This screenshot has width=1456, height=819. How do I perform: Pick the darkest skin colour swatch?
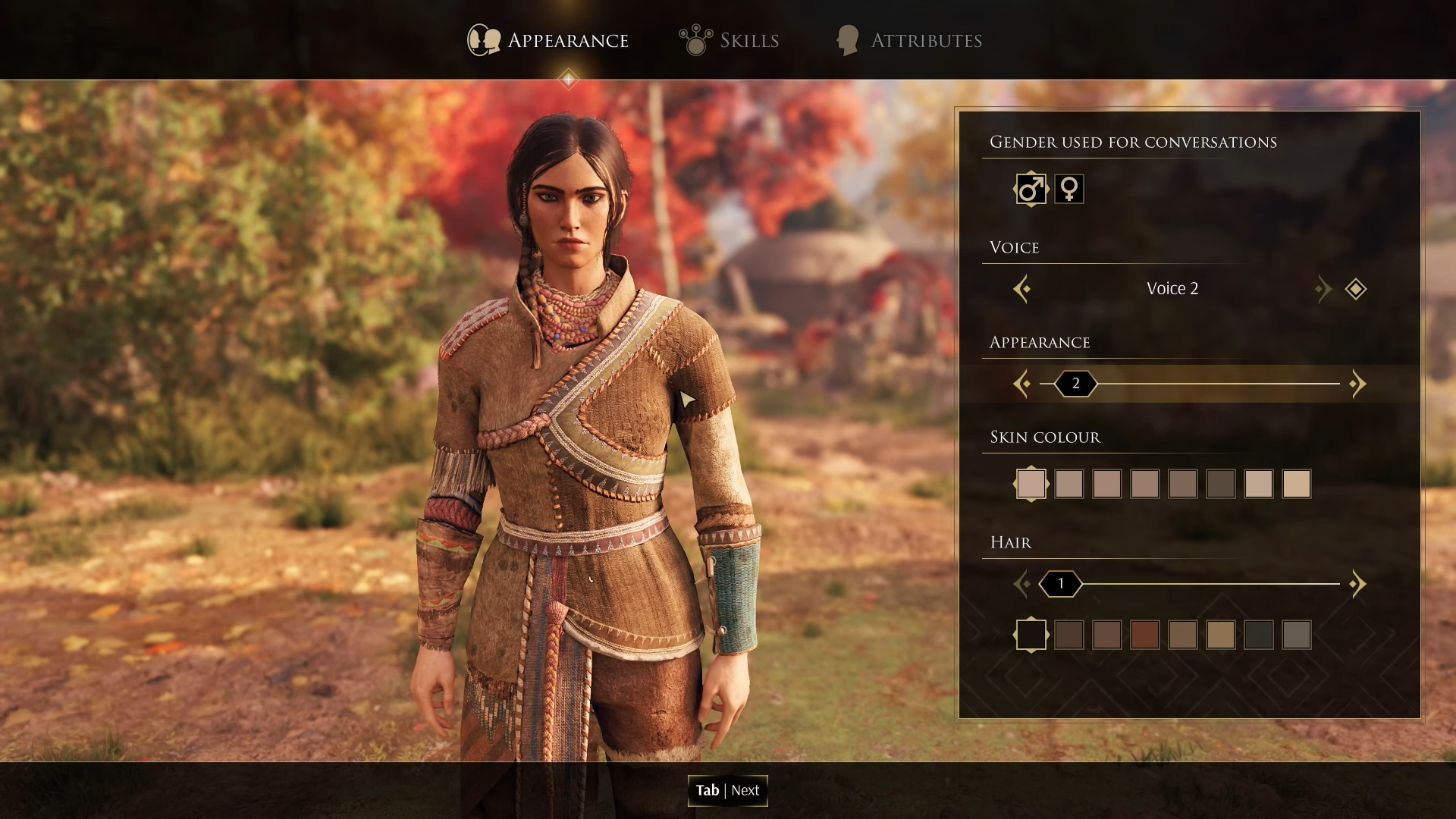point(1220,484)
